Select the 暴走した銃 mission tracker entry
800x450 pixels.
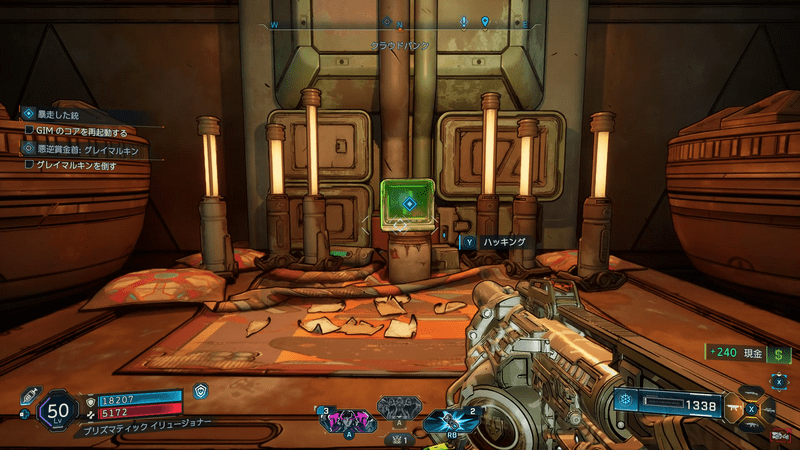point(56,114)
